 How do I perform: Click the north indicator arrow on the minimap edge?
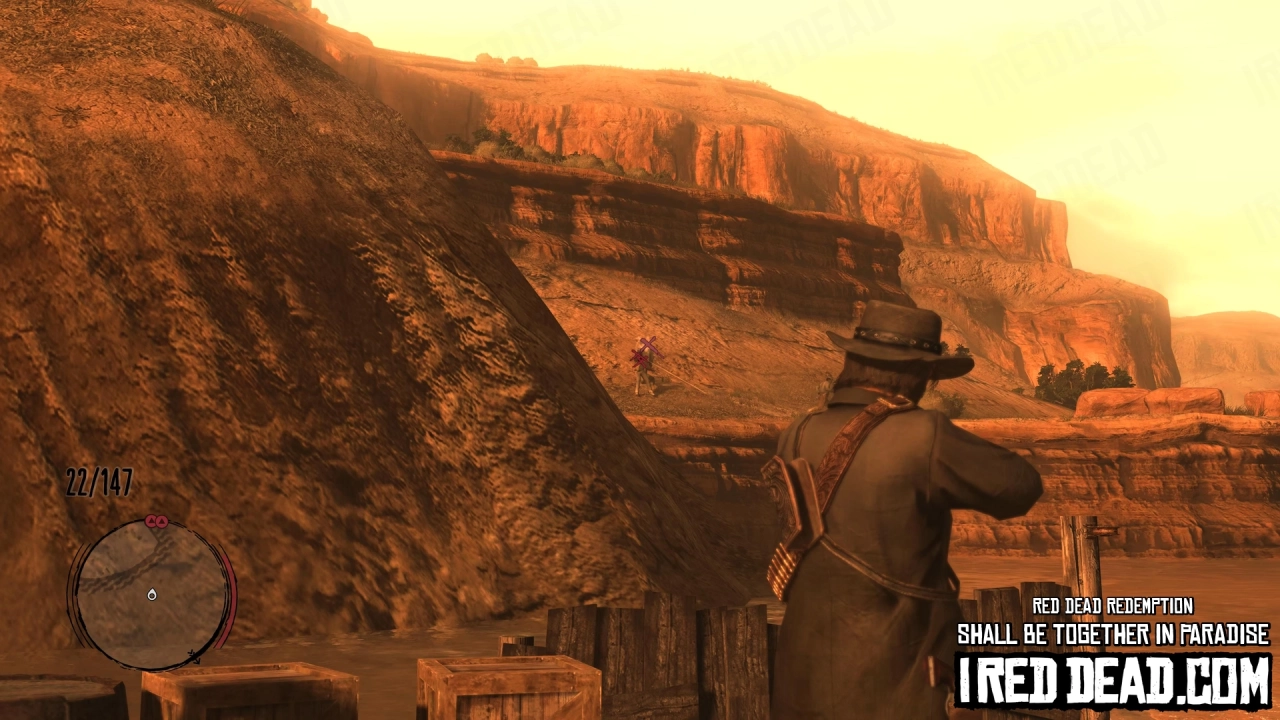coord(196,658)
